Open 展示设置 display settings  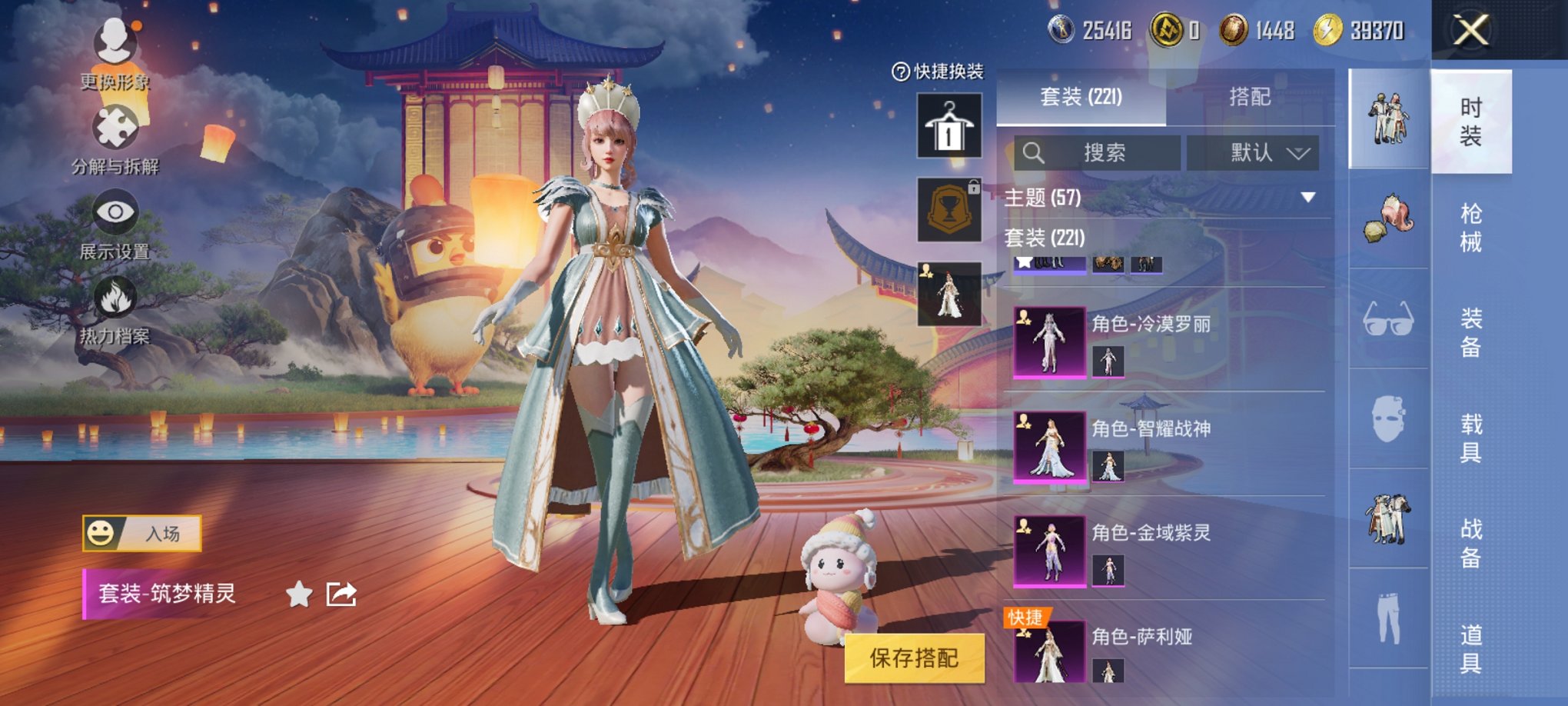click(114, 215)
